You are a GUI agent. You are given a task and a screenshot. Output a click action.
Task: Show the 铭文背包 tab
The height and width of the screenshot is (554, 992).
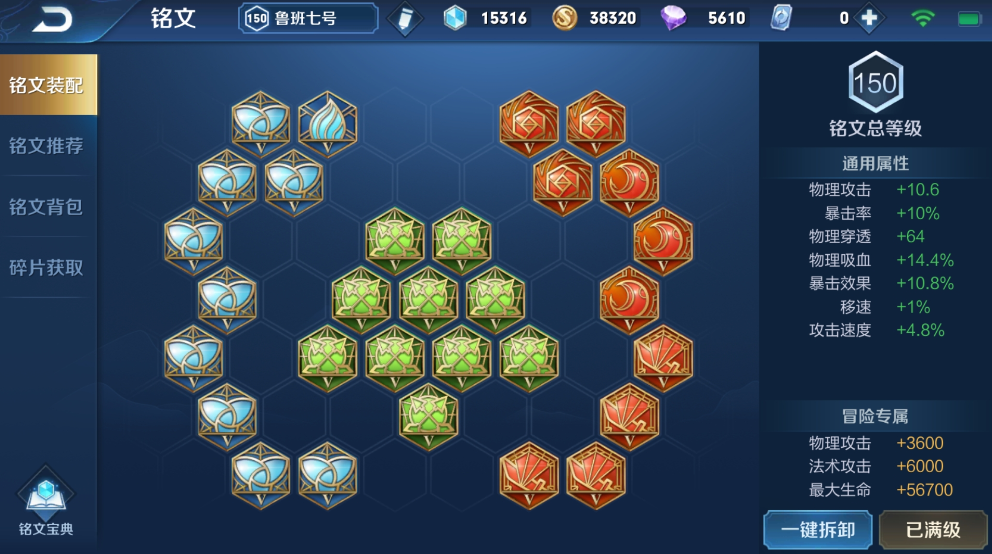click(x=48, y=207)
